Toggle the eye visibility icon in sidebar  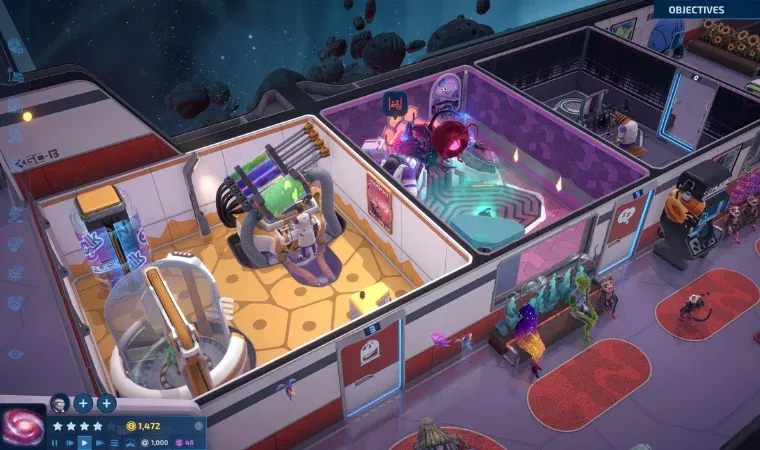coord(15,353)
